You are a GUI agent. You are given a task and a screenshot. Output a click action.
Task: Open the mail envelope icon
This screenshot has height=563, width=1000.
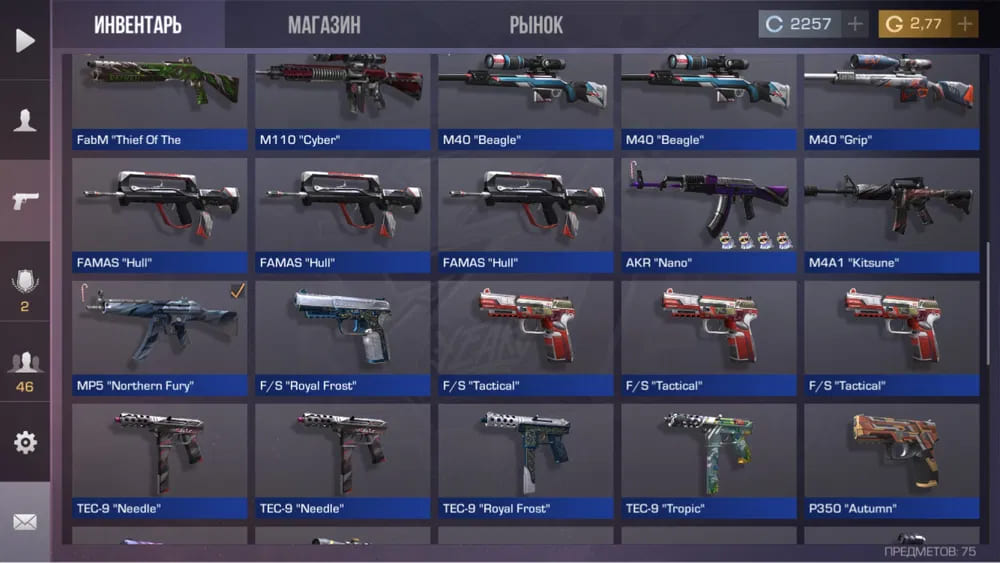(x=25, y=522)
